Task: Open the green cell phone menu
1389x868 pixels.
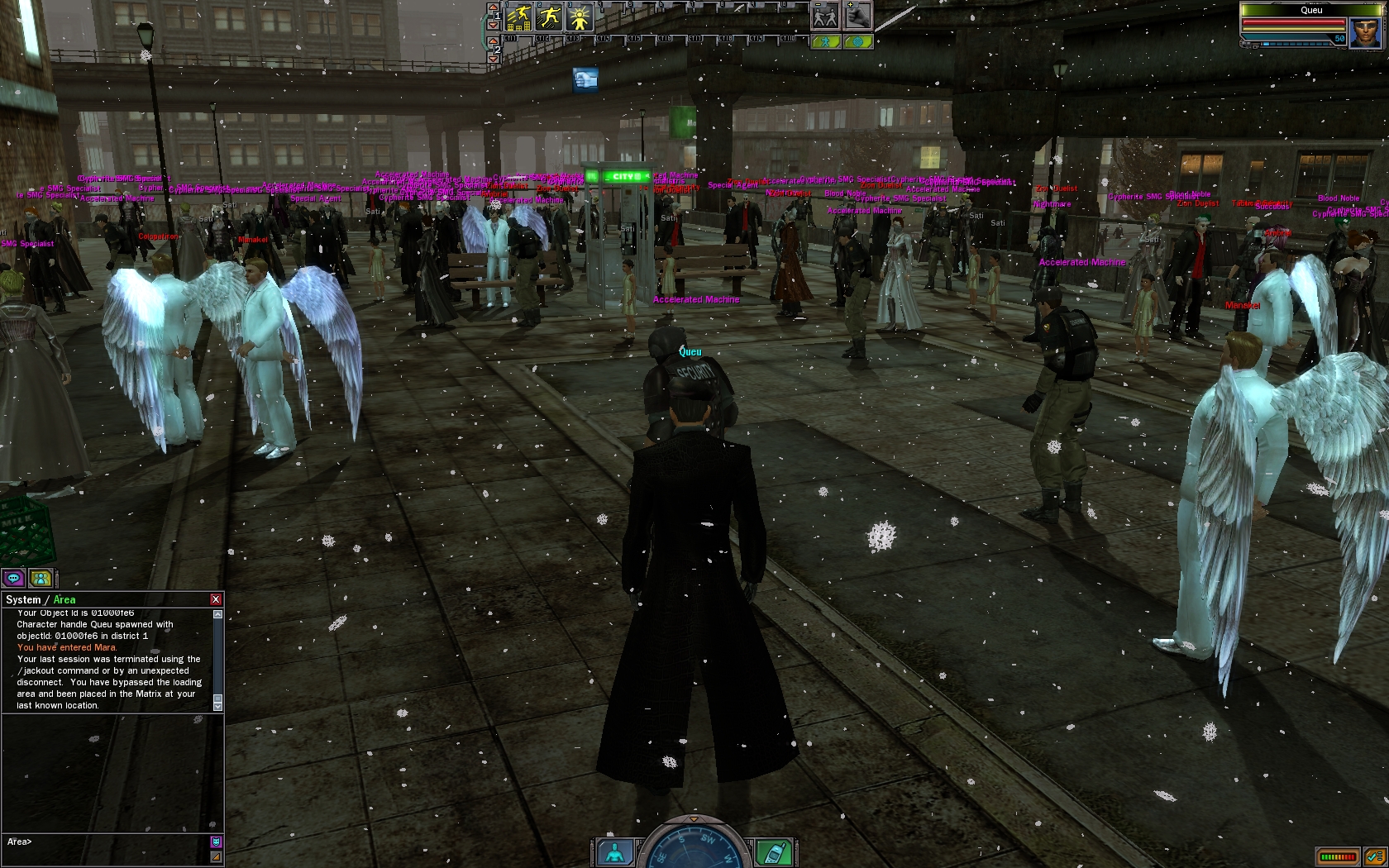Action: click(x=775, y=852)
